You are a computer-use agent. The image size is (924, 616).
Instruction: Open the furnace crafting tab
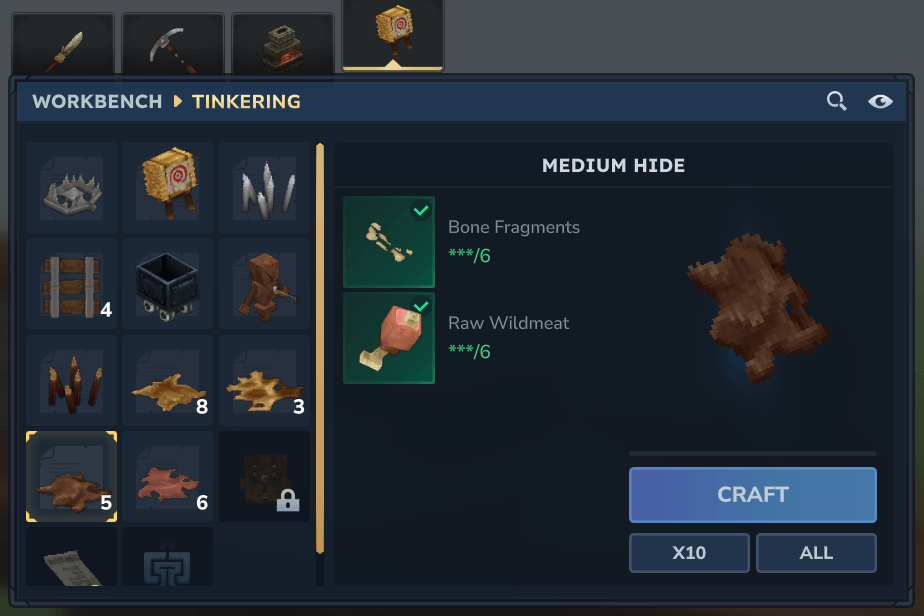pos(283,44)
